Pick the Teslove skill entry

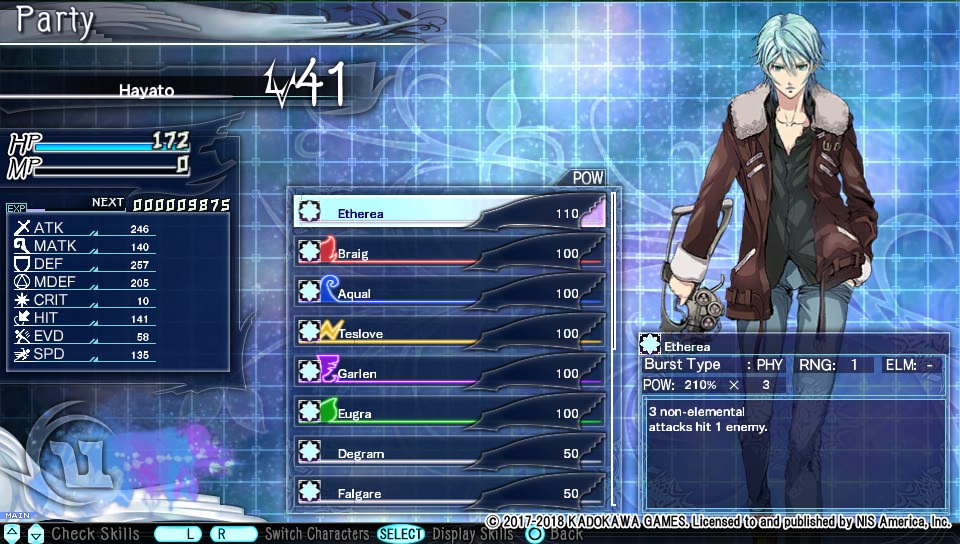pyautogui.click(x=450, y=332)
